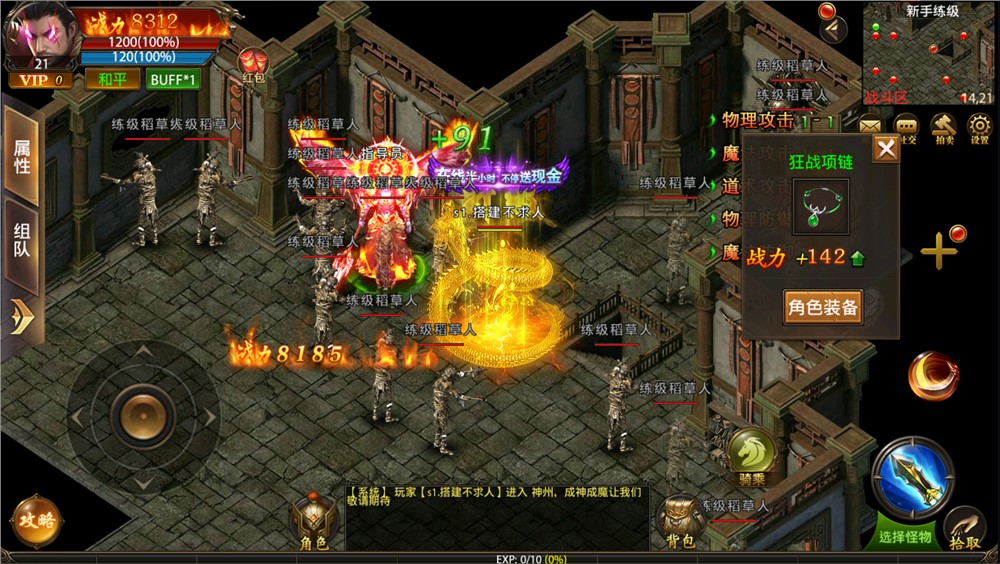Open the 设置 gear settings
This screenshot has width=1000, height=564.
(x=979, y=128)
